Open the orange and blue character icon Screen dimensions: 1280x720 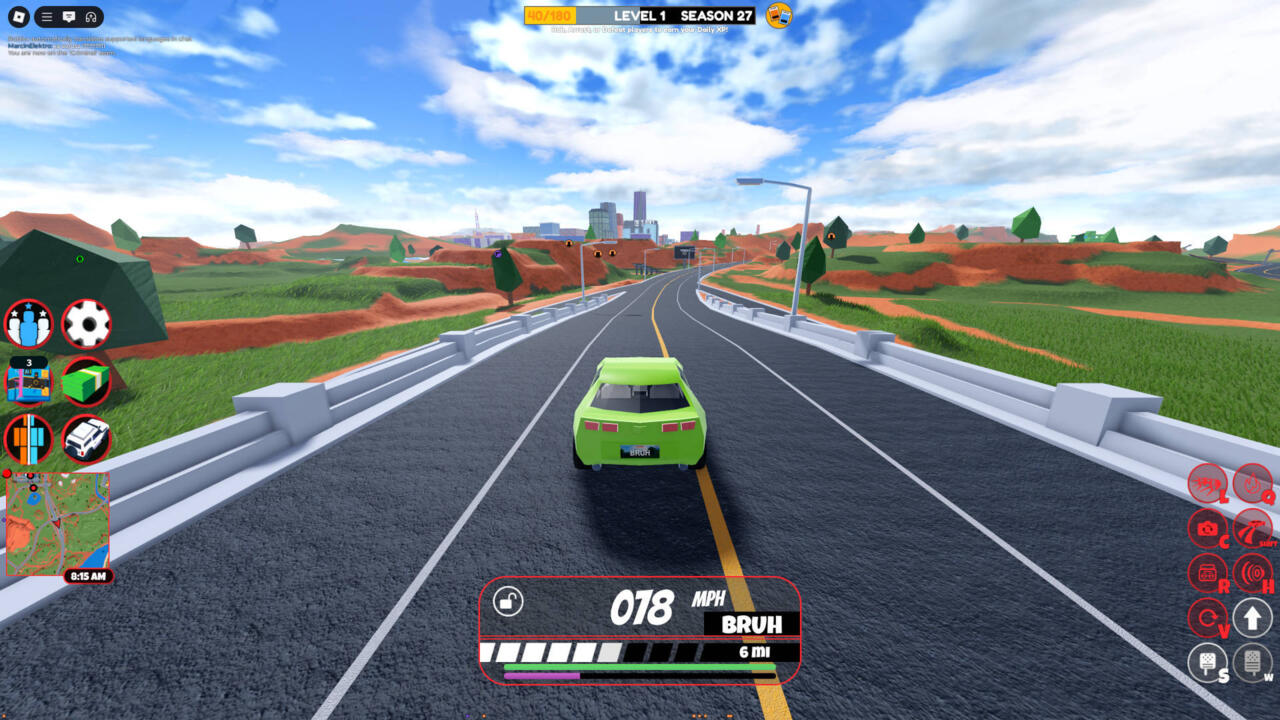[28, 438]
